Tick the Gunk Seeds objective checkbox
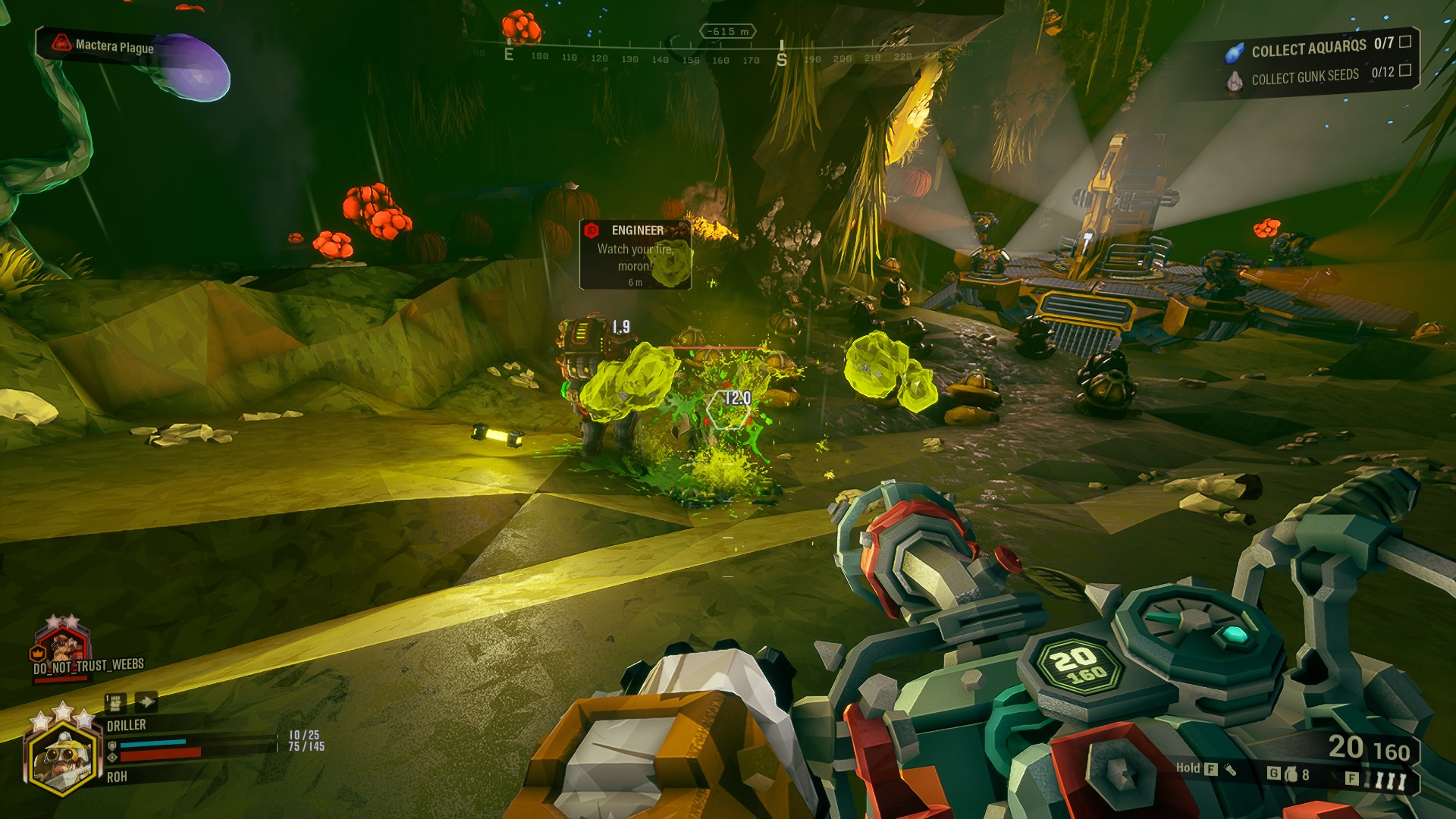 (x=1404, y=70)
